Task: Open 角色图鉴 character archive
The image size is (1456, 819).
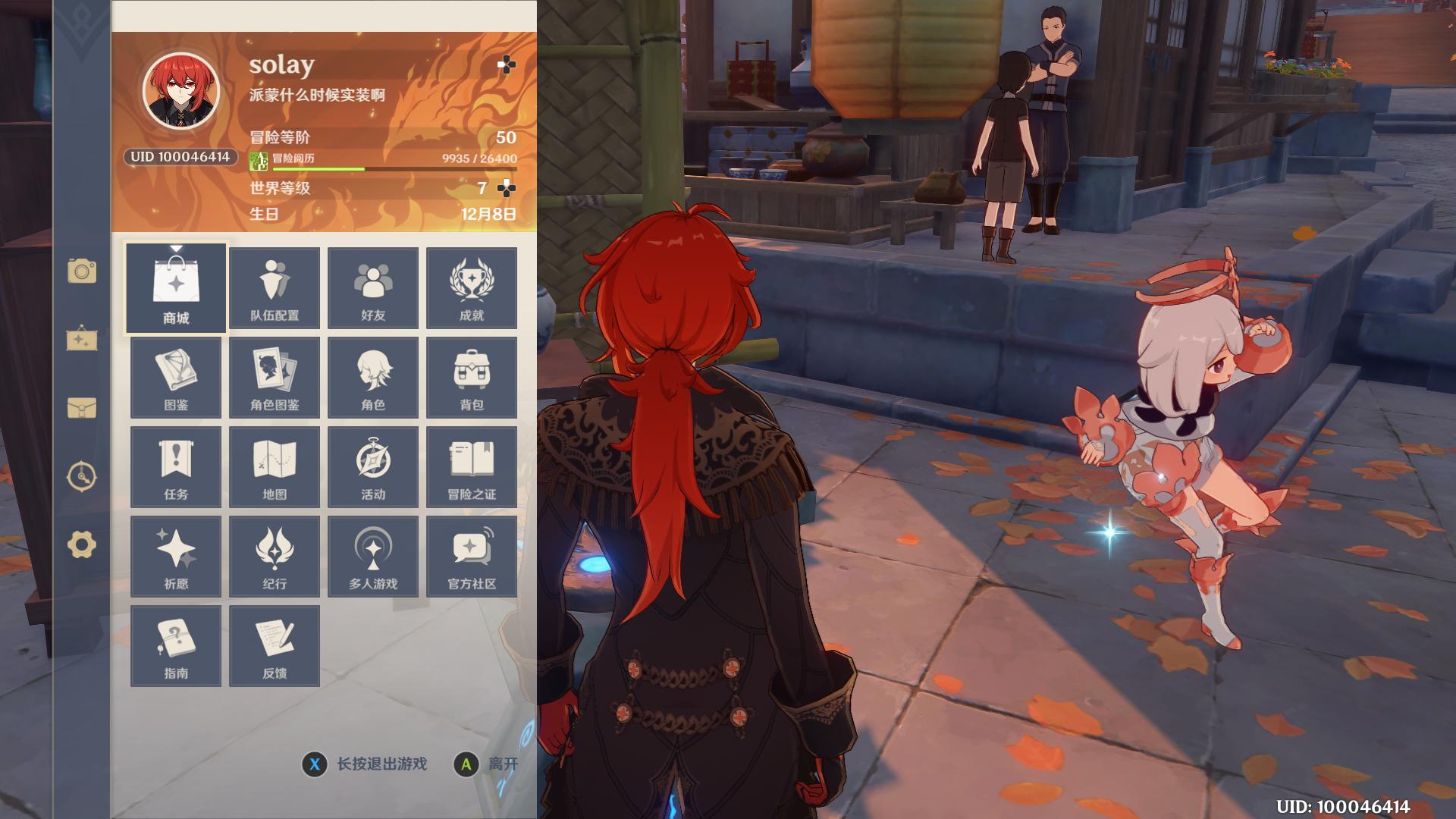Action: [275, 378]
